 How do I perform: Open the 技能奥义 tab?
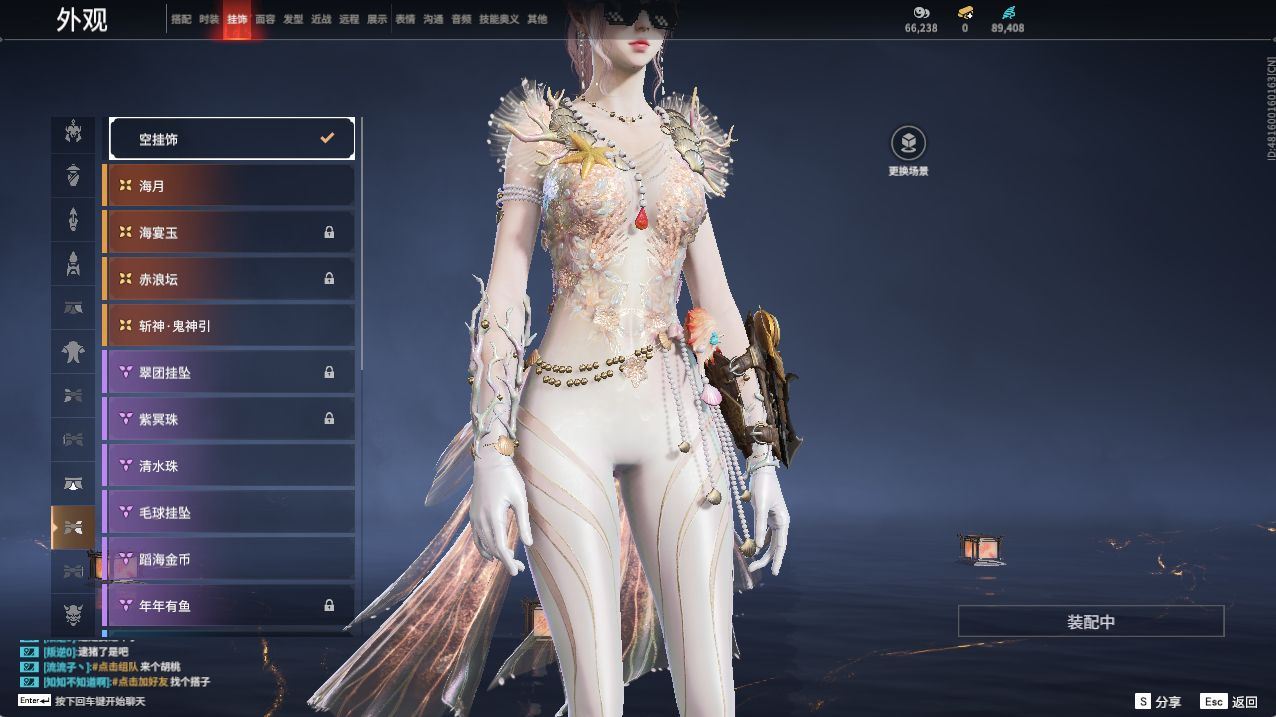499,19
